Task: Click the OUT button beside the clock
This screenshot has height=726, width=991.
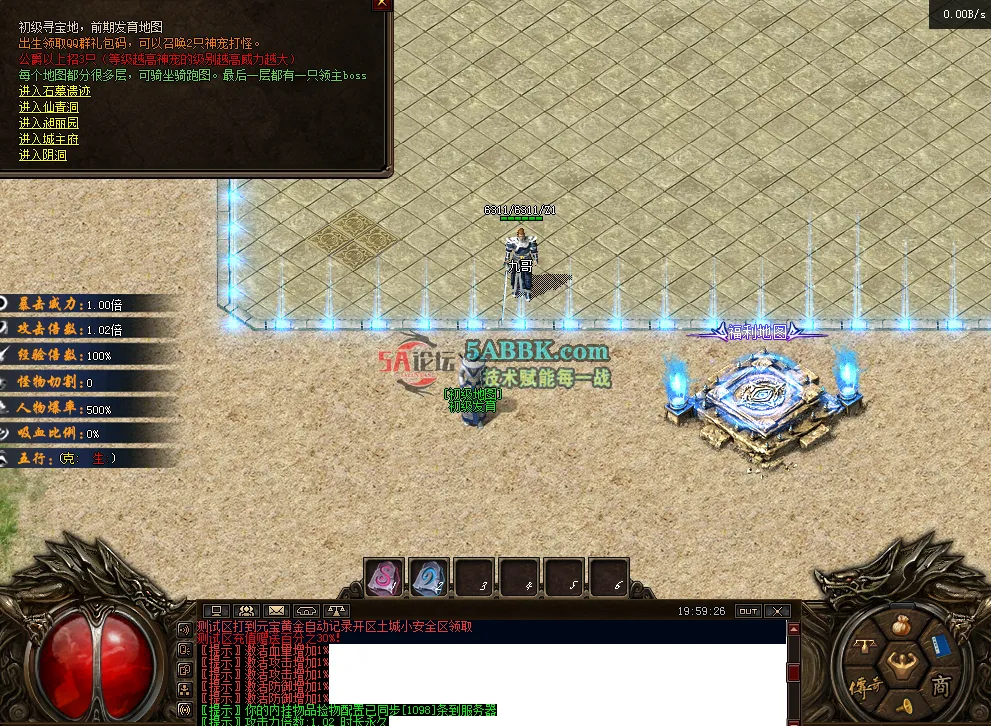Action: point(747,610)
